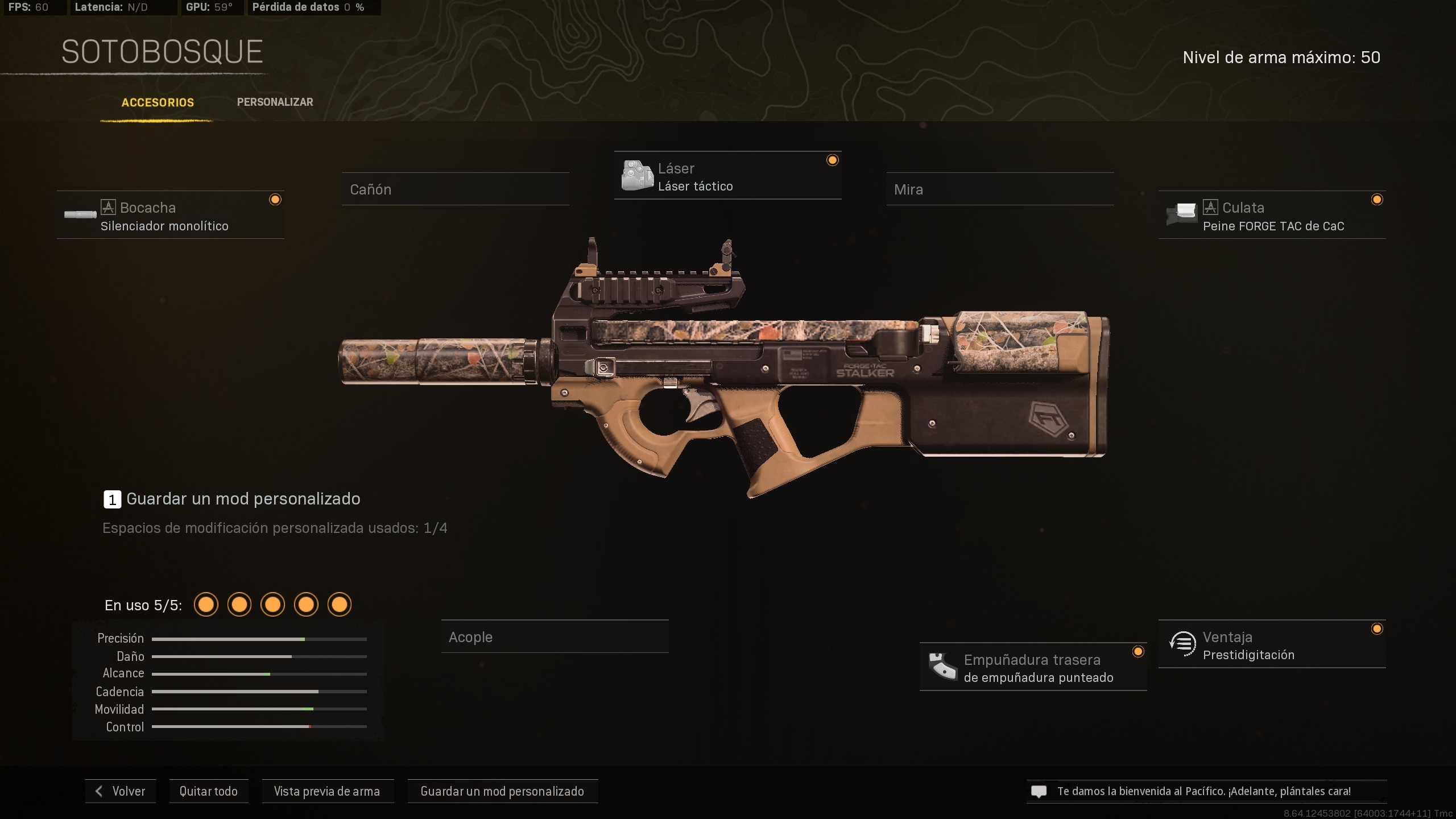1456x819 pixels.
Task: Toggle the equipped indicator on Láser slot
Action: pos(833,160)
